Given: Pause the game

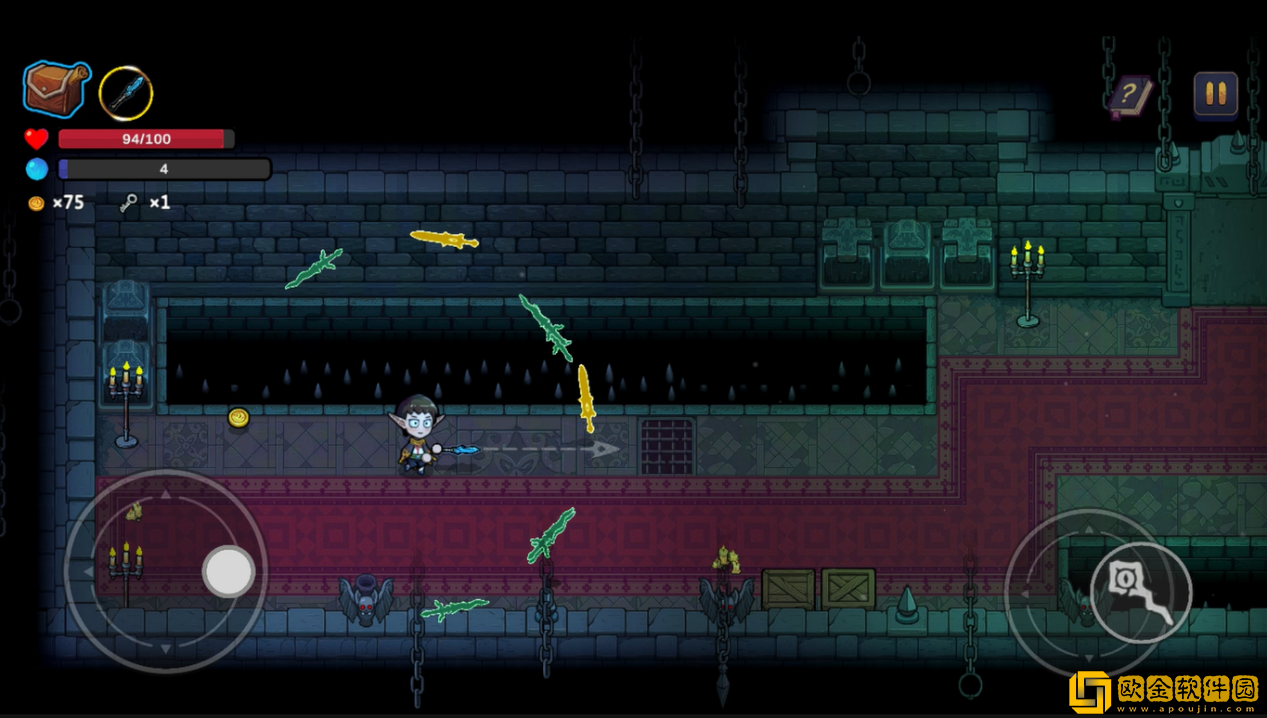Looking at the screenshot, I should (1215, 94).
